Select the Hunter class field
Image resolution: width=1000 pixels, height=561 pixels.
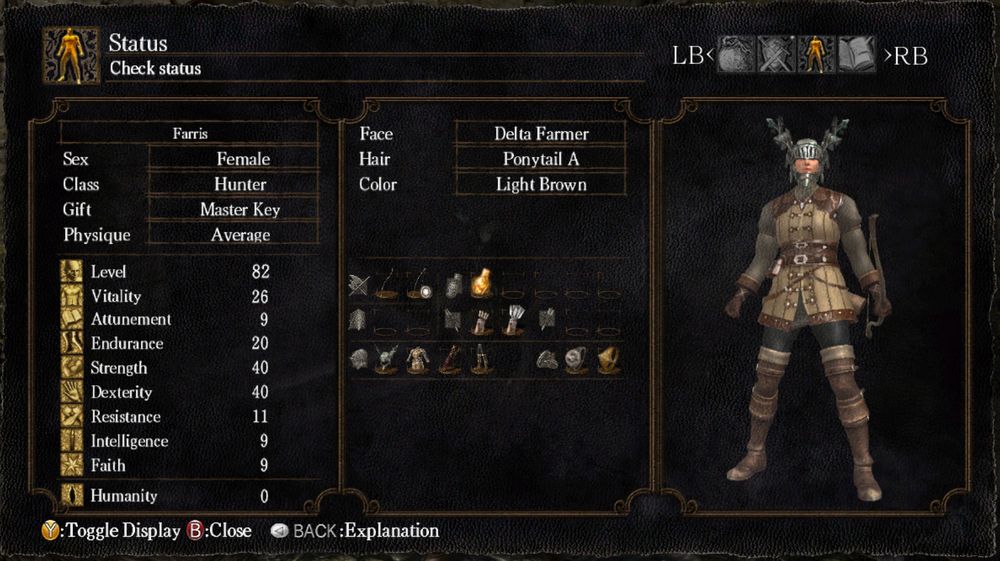[240, 184]
